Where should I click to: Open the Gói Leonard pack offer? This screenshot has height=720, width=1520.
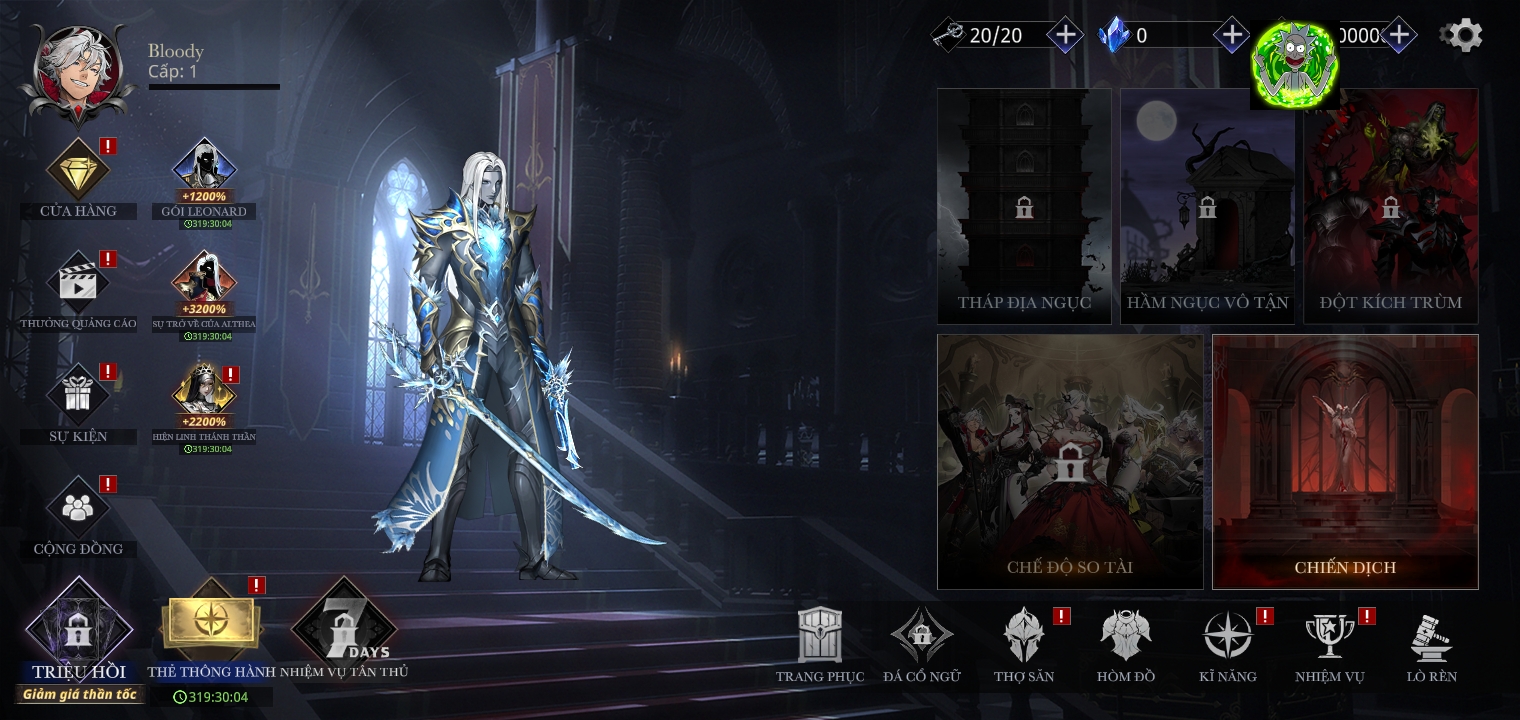click(204, 171)
